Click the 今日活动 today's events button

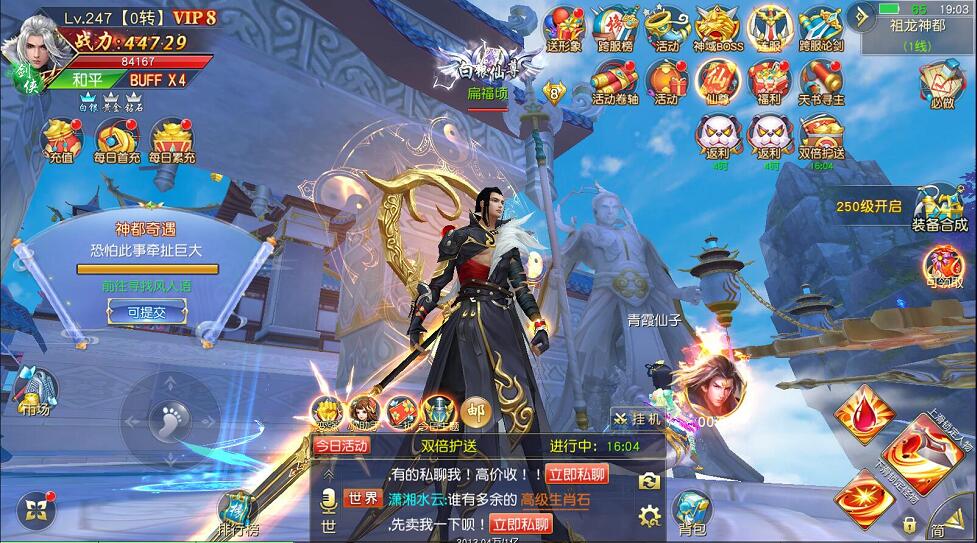click(x=342, y=446)
